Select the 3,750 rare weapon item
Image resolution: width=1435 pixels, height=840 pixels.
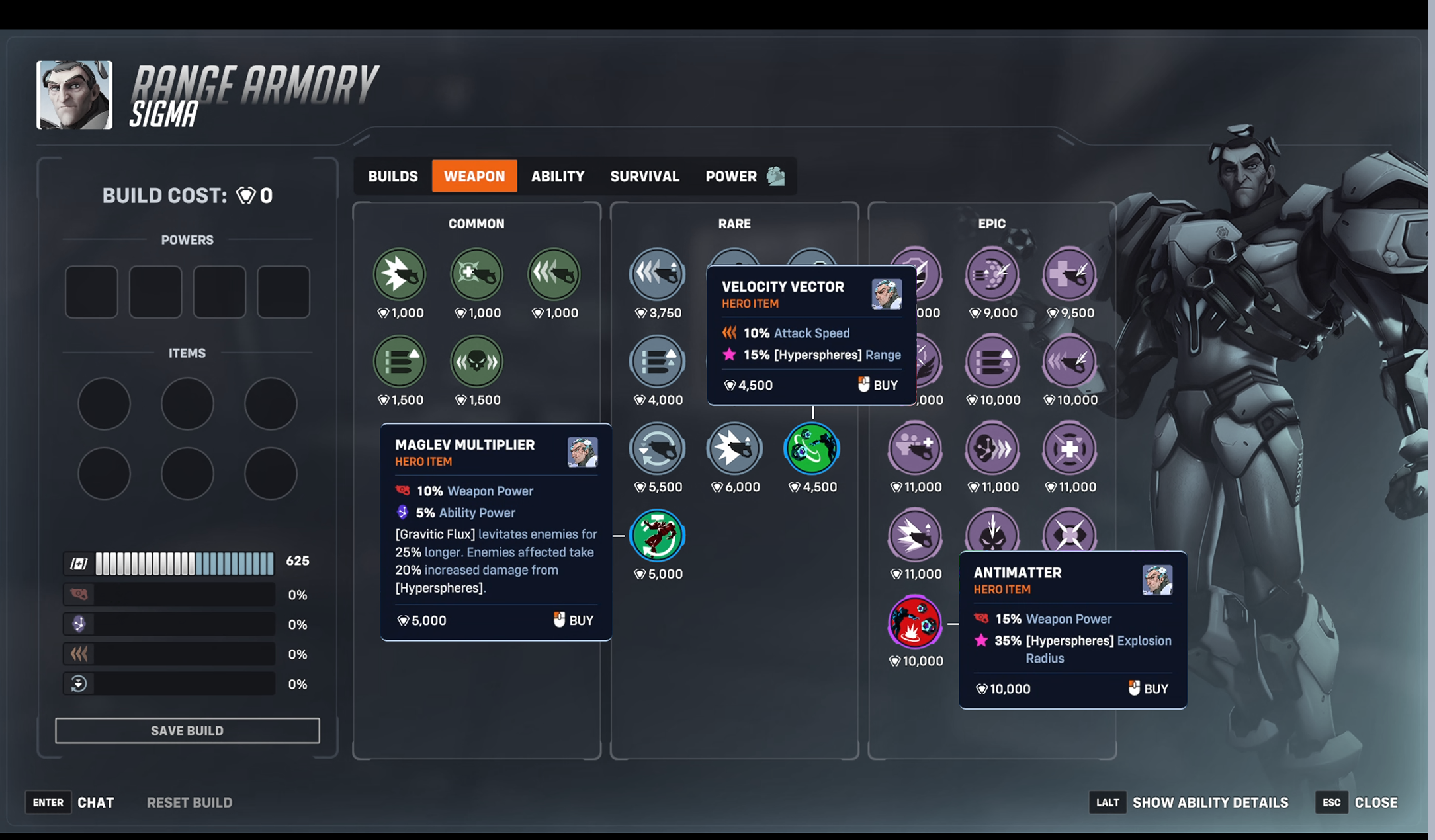tap(657, 274)
